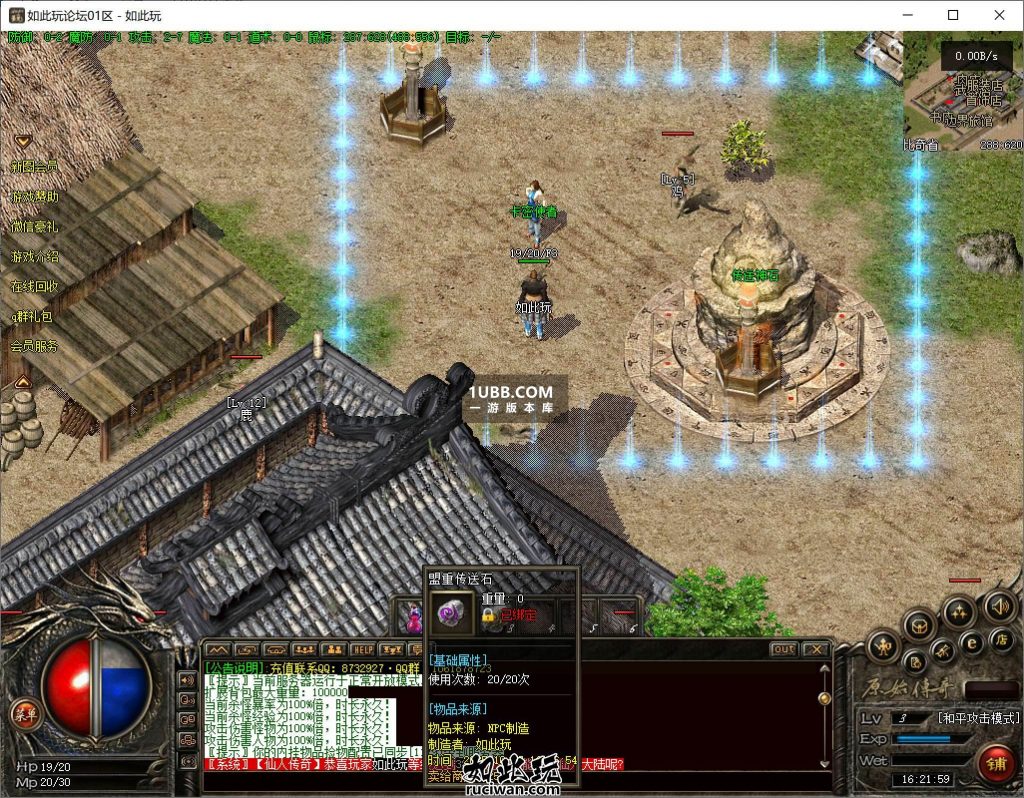The image size is (1024, 798).
Task: Open the 游戏帮助 game help entry
Action: tap(34, 197)
